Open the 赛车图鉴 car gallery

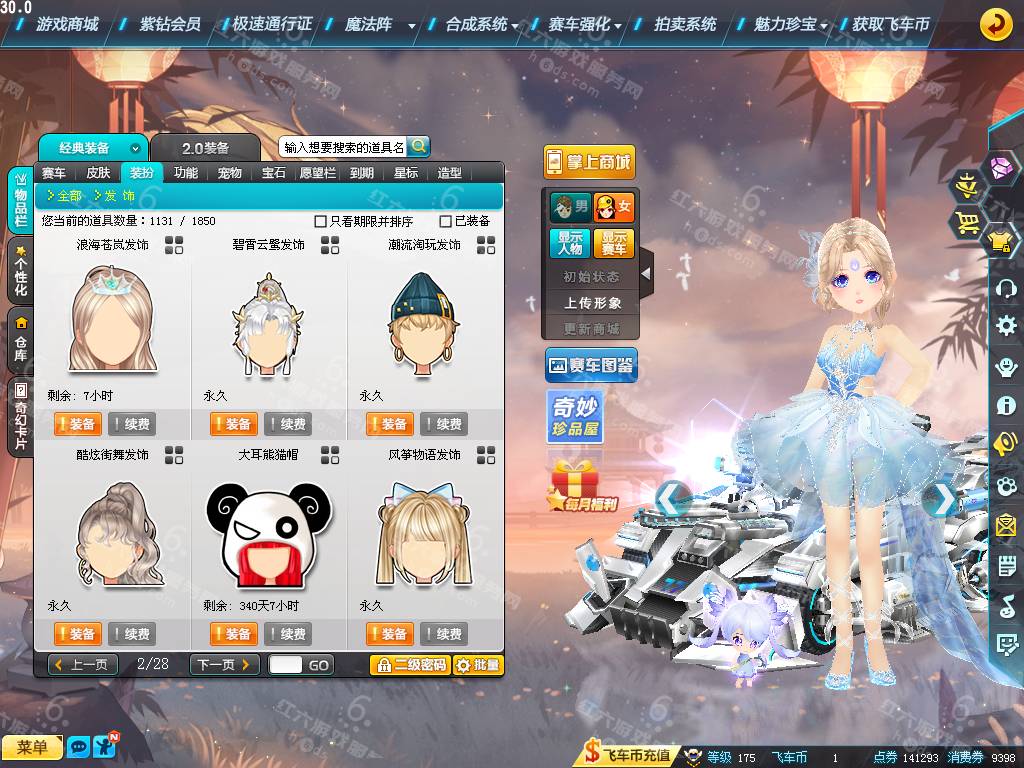coord(591,366)
